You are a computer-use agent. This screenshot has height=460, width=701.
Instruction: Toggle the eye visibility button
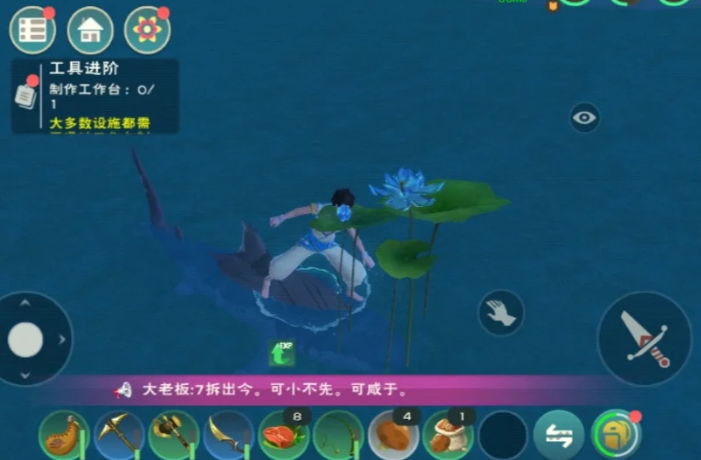585,118
